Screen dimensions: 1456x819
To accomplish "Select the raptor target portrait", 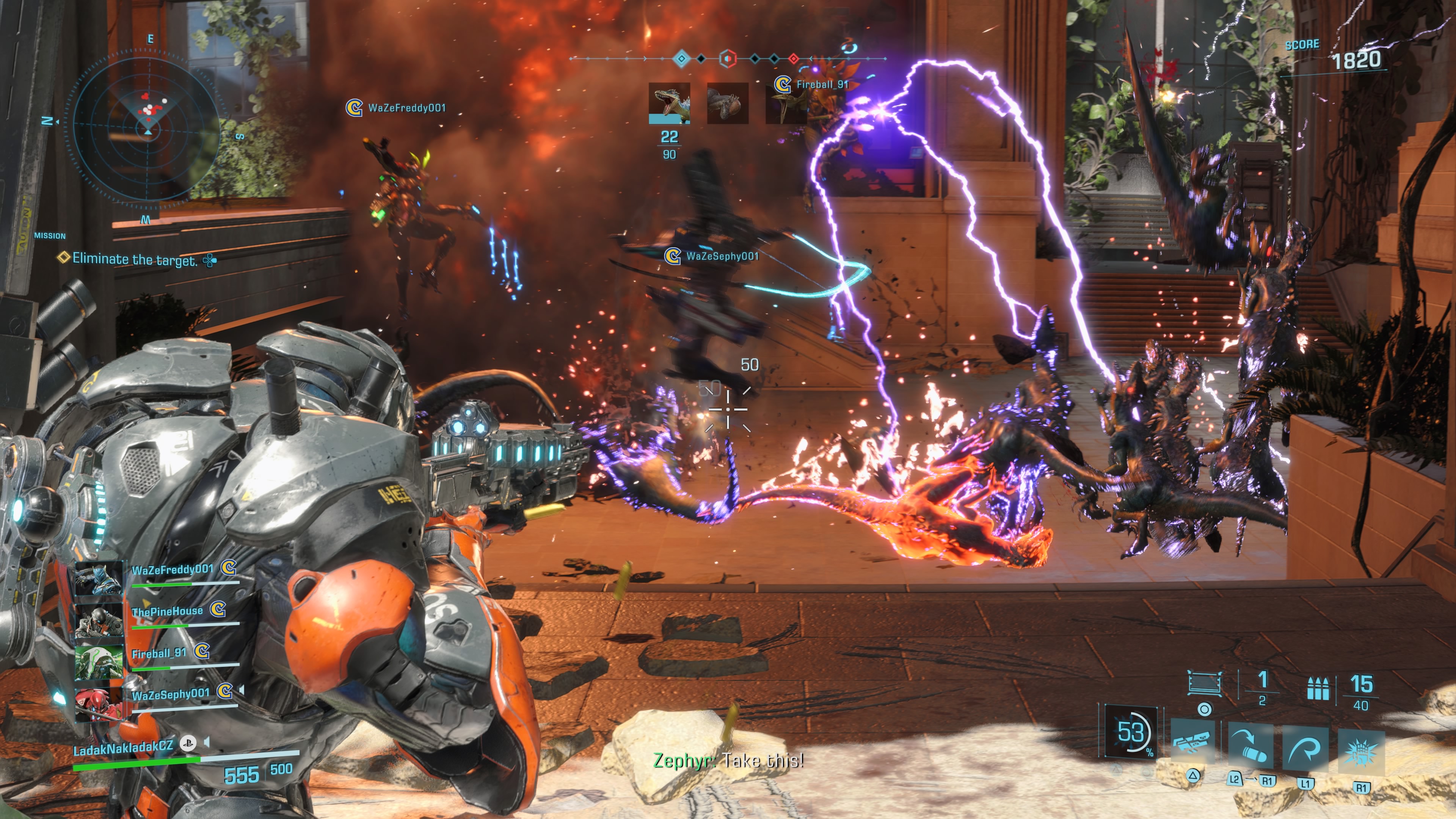I will click(669, 103).
